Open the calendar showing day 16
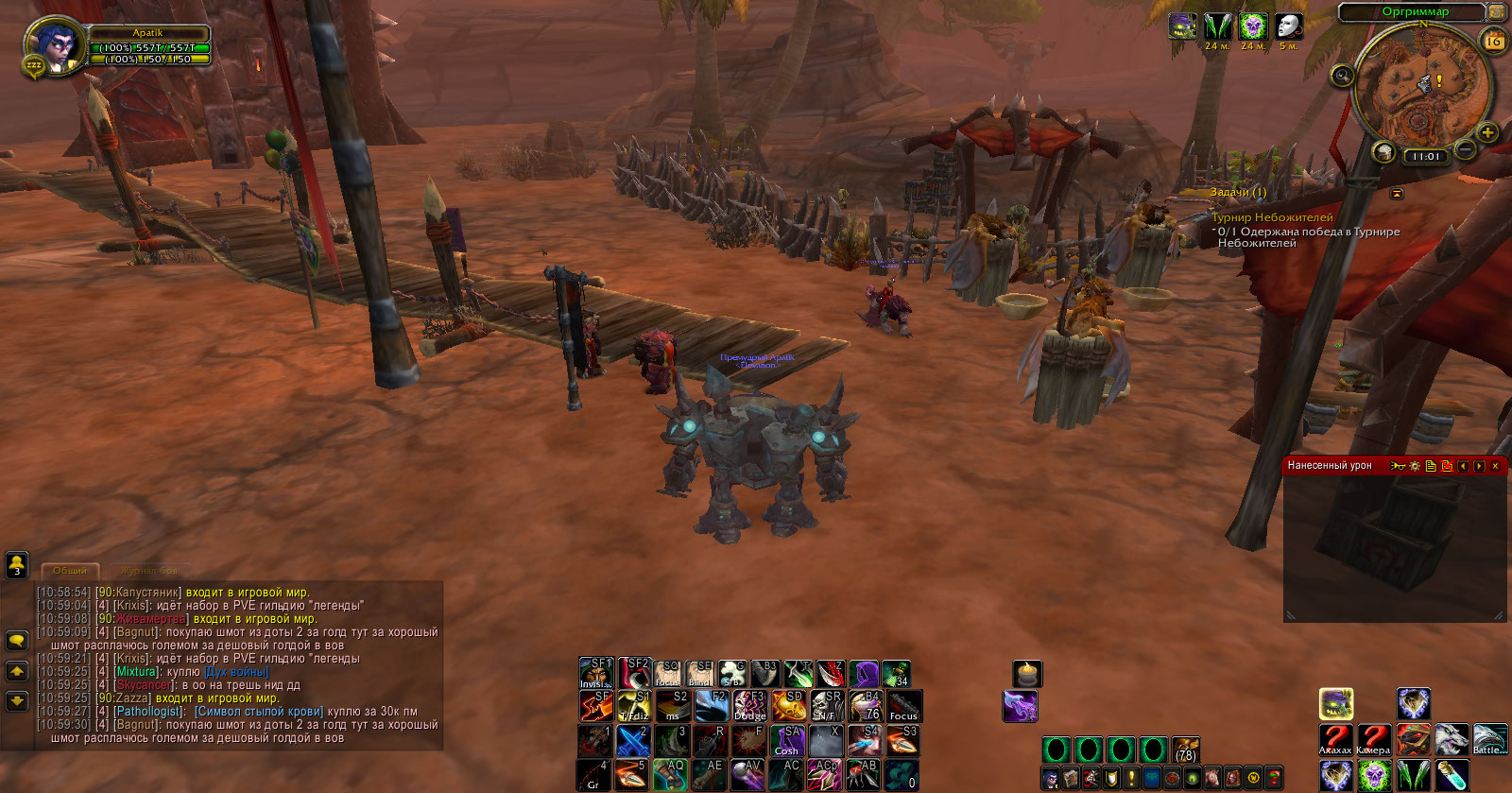This screenshot has height=793, width=1512. (x=1494, y=41)
